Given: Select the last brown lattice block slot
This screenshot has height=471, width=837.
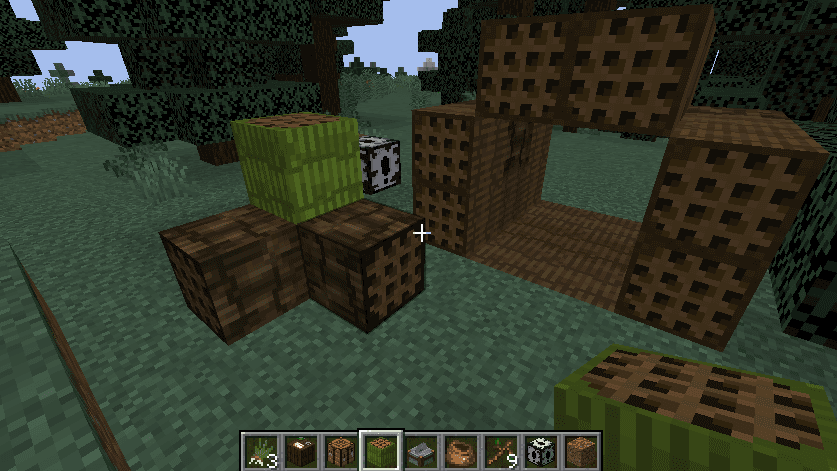Looking at the screenshot, I should [x=580, y=451].
